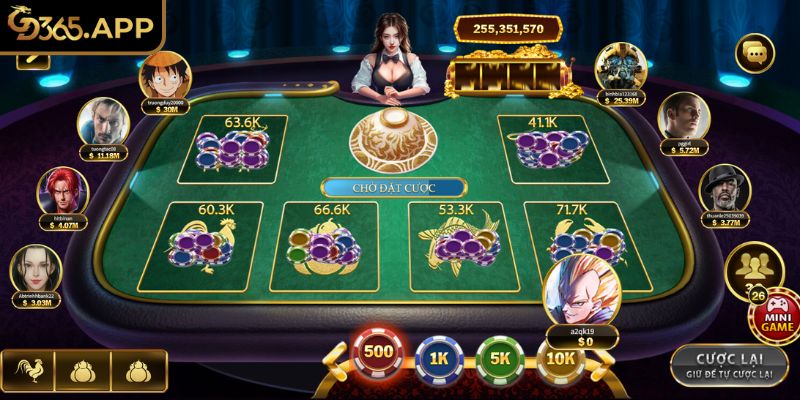Place bet on the 41.1K area
Image resolution: width=800 pixels, height=400 pixels.
tap(542, 146)
